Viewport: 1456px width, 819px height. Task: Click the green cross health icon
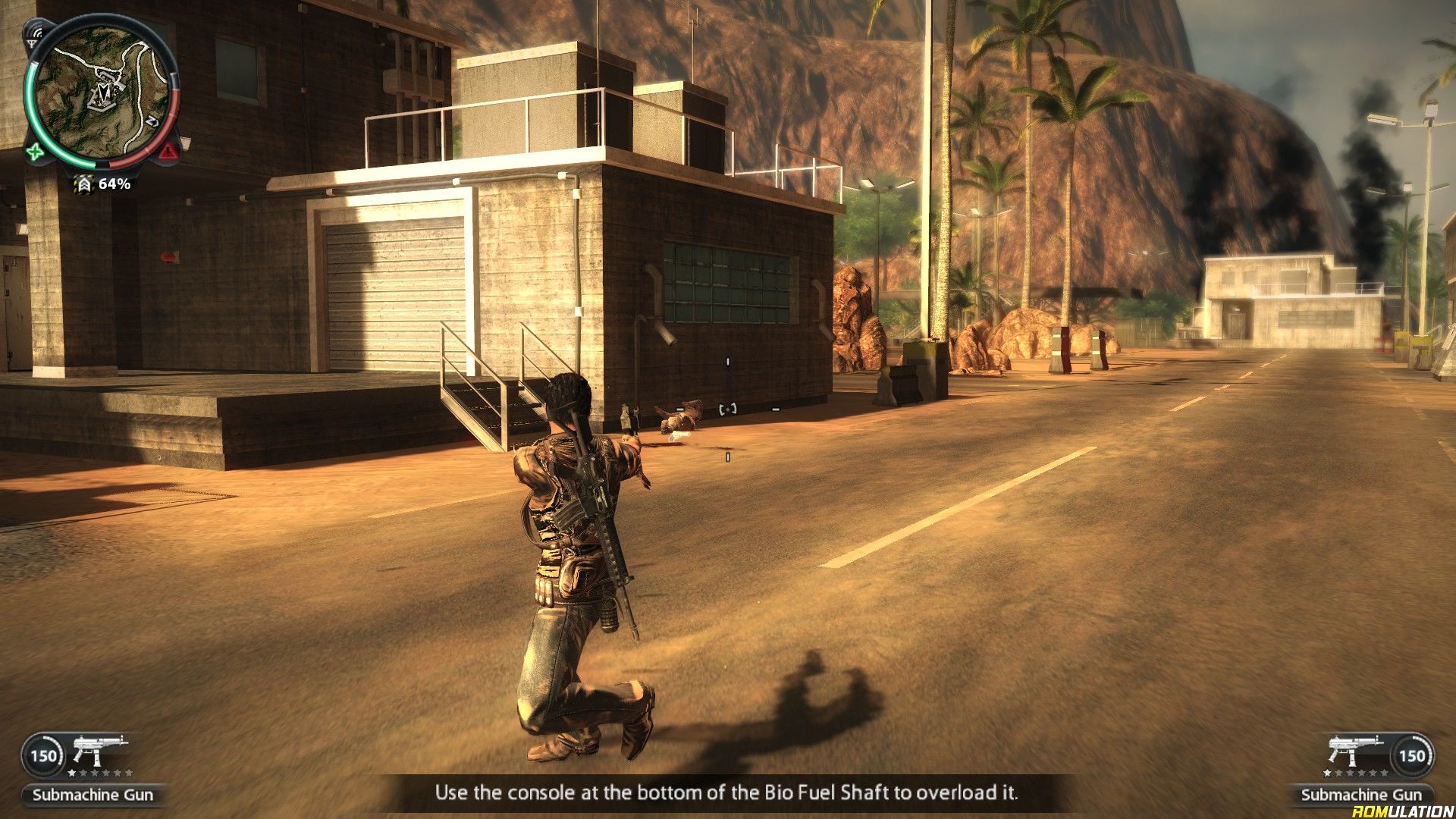coord(35,152)
